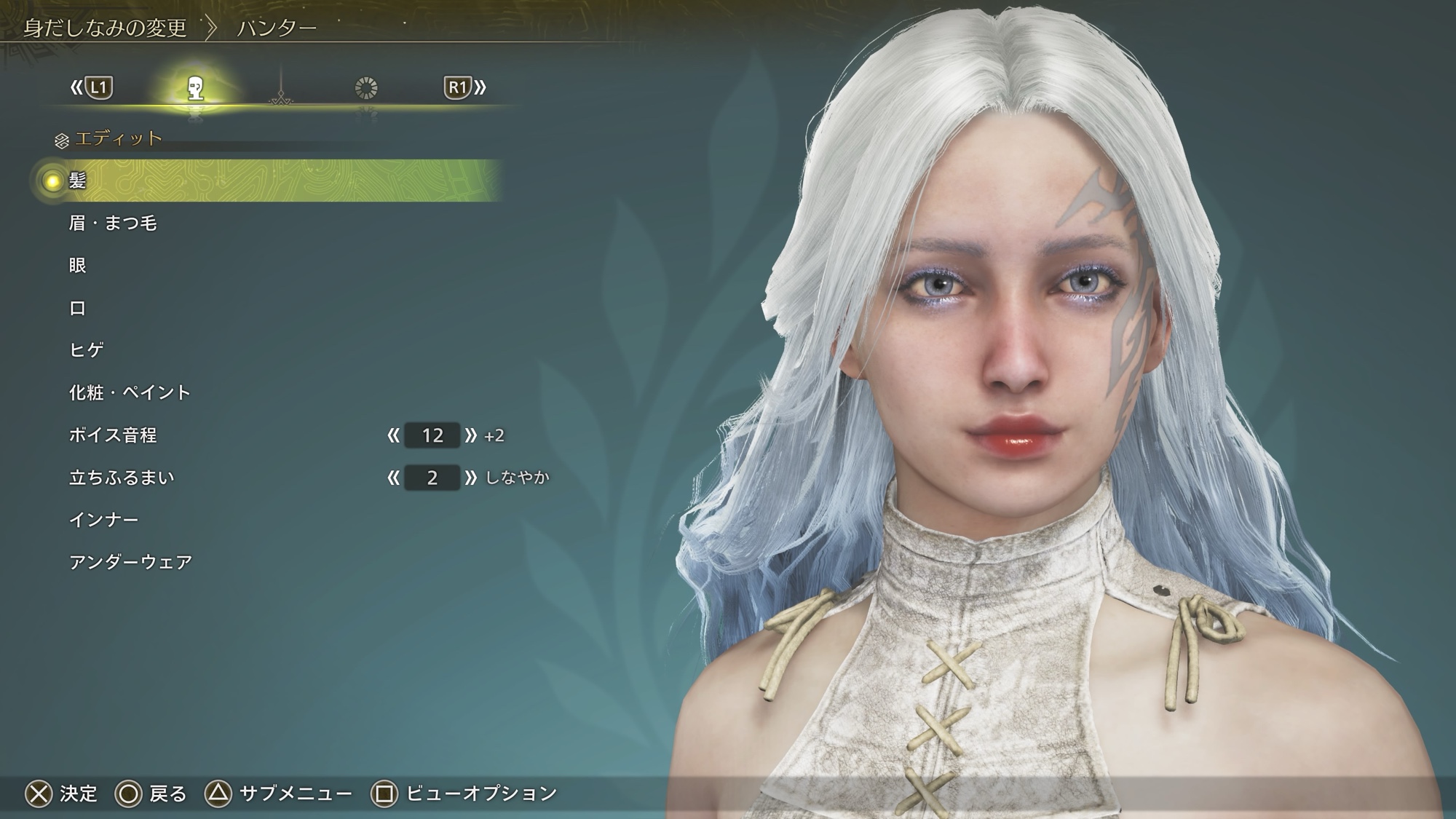Screen dimensions: 1456x819
Task: Open 化粧・ペイント makeup and paint options
Action: pyautogui.click(x=130, y=392)
